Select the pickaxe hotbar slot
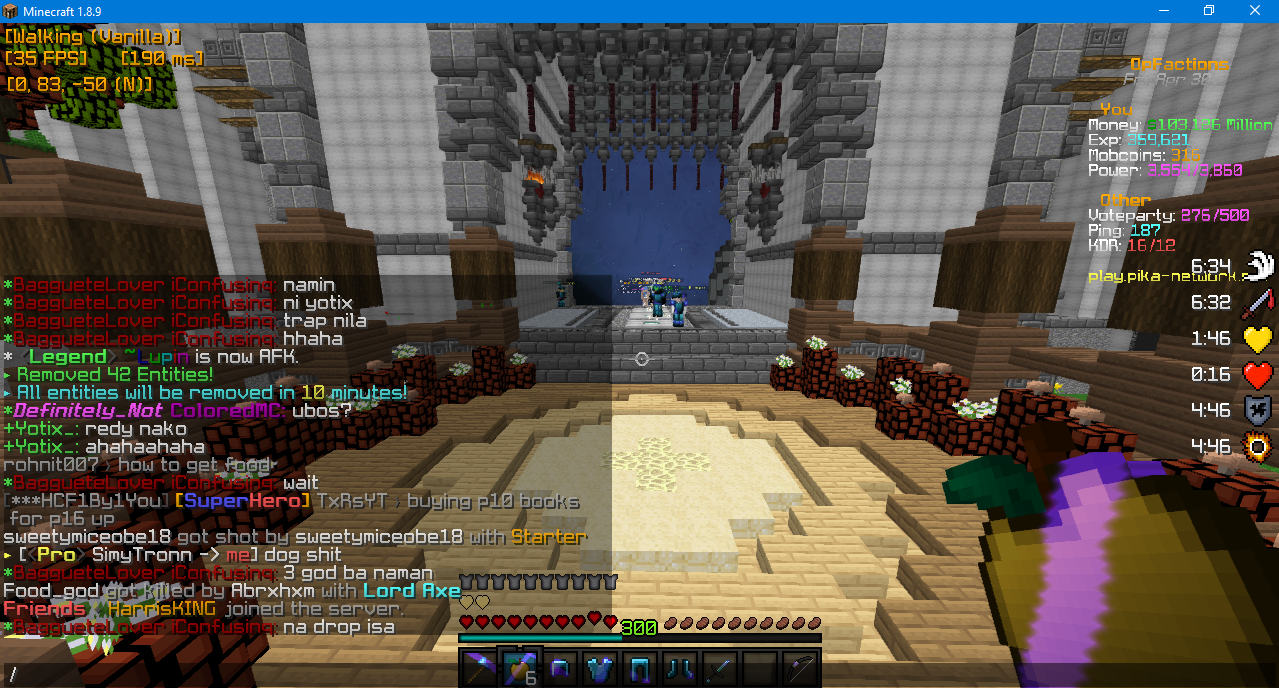 (479, 666)
